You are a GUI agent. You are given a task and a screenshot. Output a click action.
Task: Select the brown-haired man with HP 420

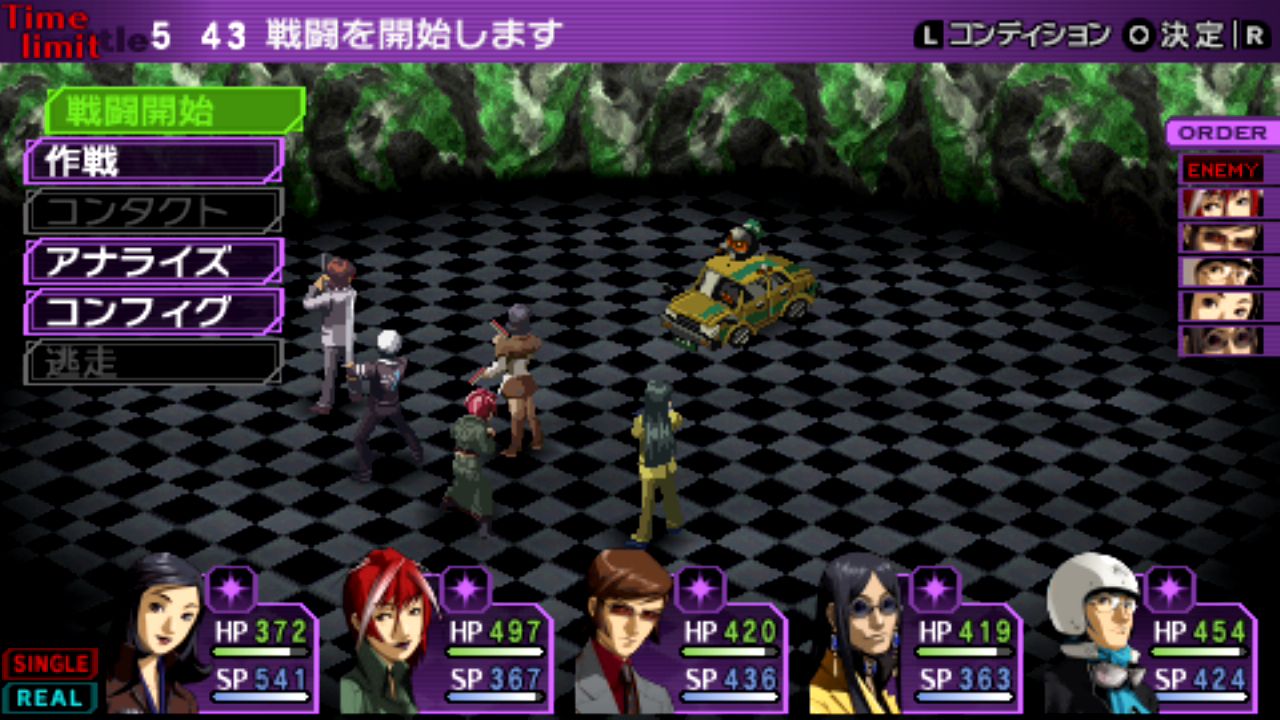[x=625, y=635]
